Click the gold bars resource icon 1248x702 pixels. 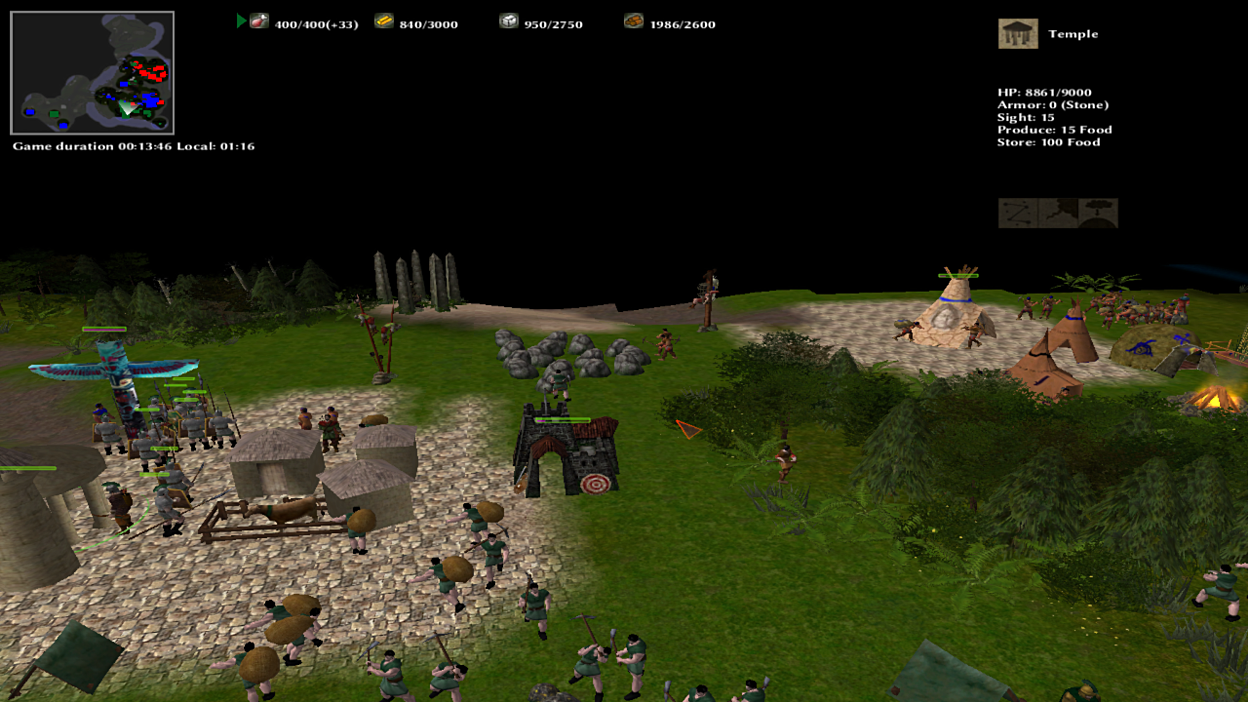tap(383, 21)
